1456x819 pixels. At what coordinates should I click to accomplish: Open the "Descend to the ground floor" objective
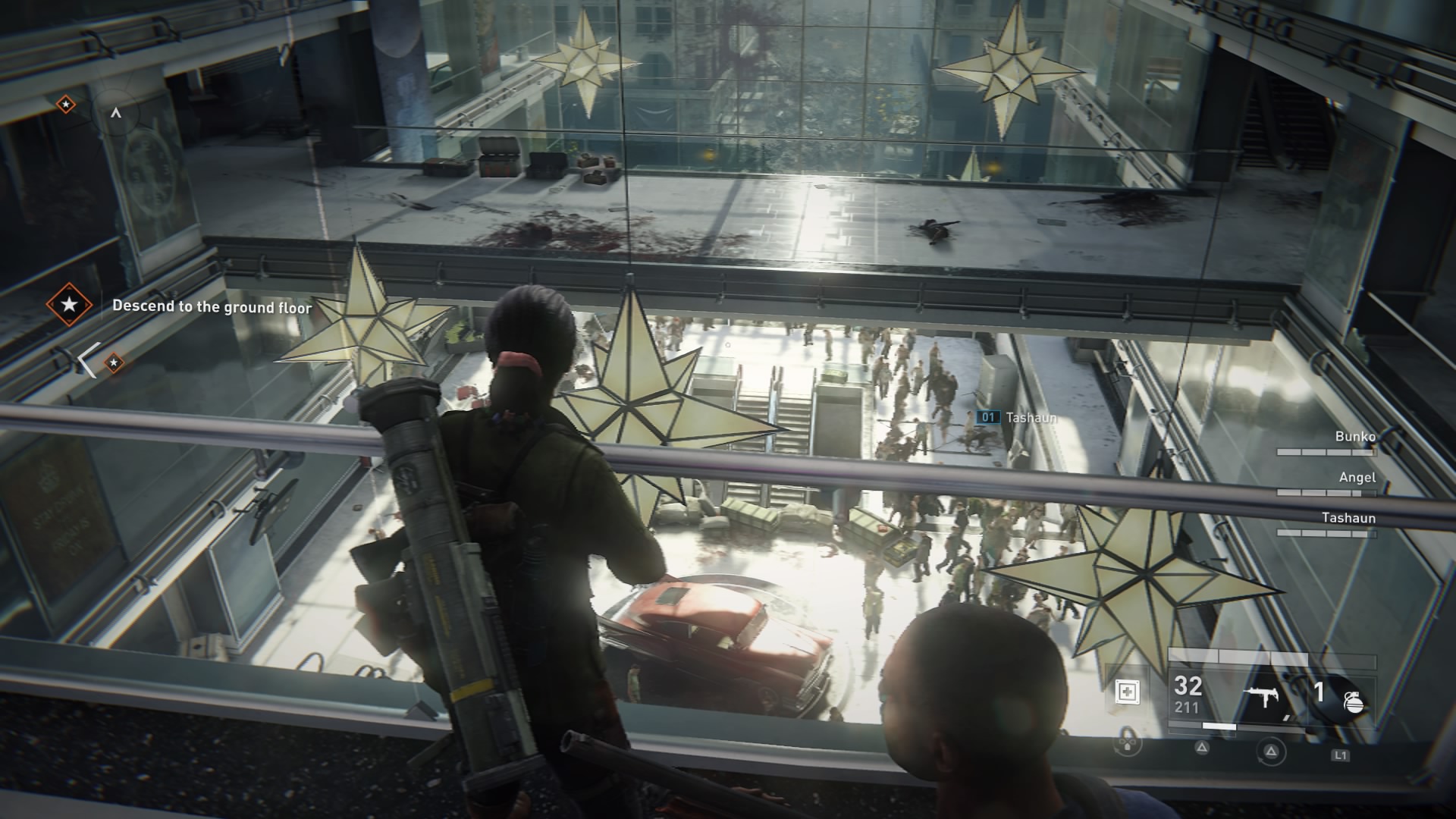(212, 307)
